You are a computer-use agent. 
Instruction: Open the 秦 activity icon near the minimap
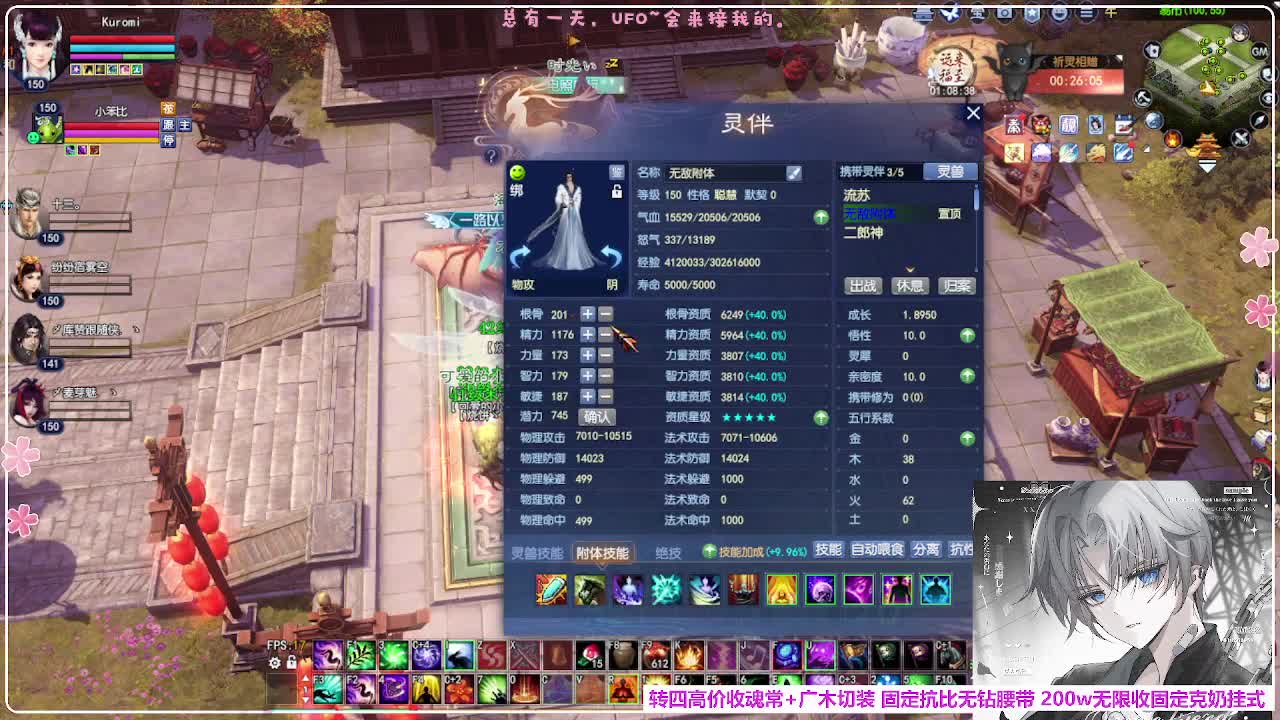(1015, 124)
